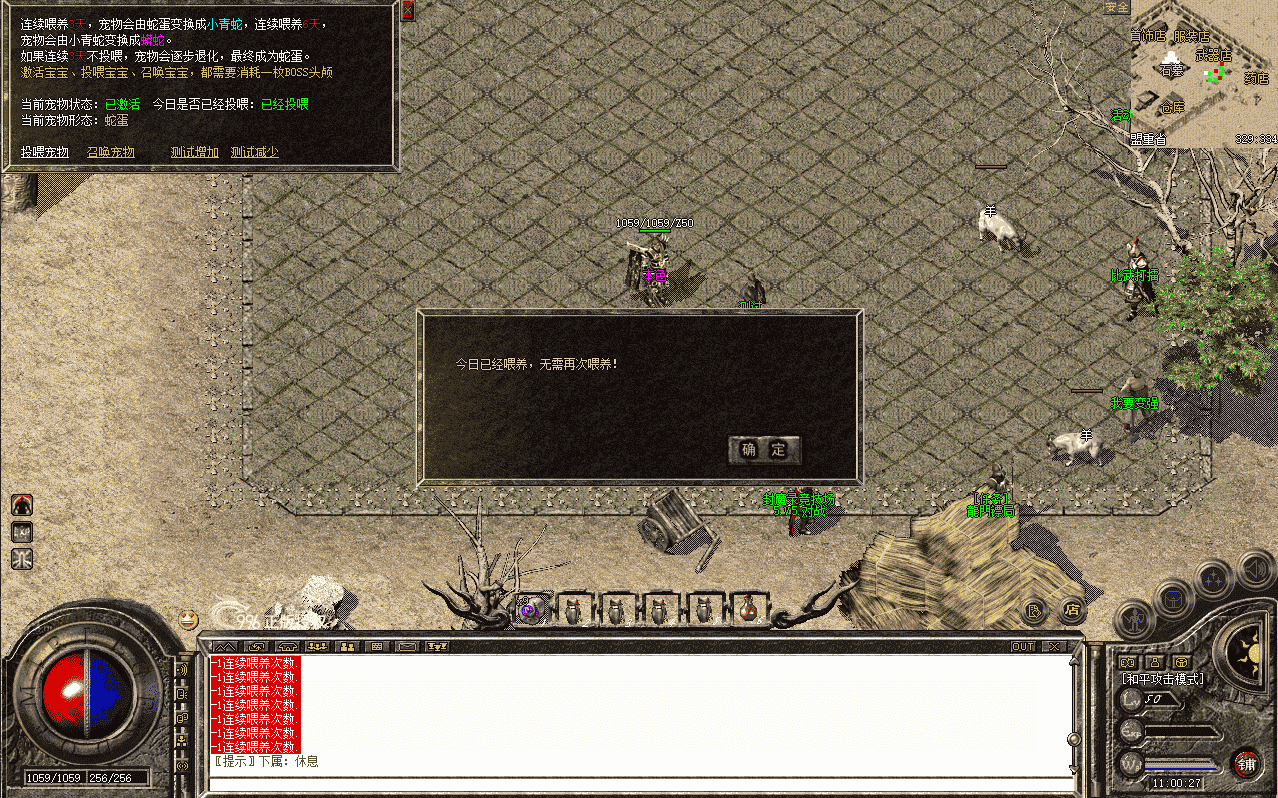This screenshot has height=798, width=1278.
Task: Choose the 投喂宠物 feed pet option
Action: (x=45, y=152)
